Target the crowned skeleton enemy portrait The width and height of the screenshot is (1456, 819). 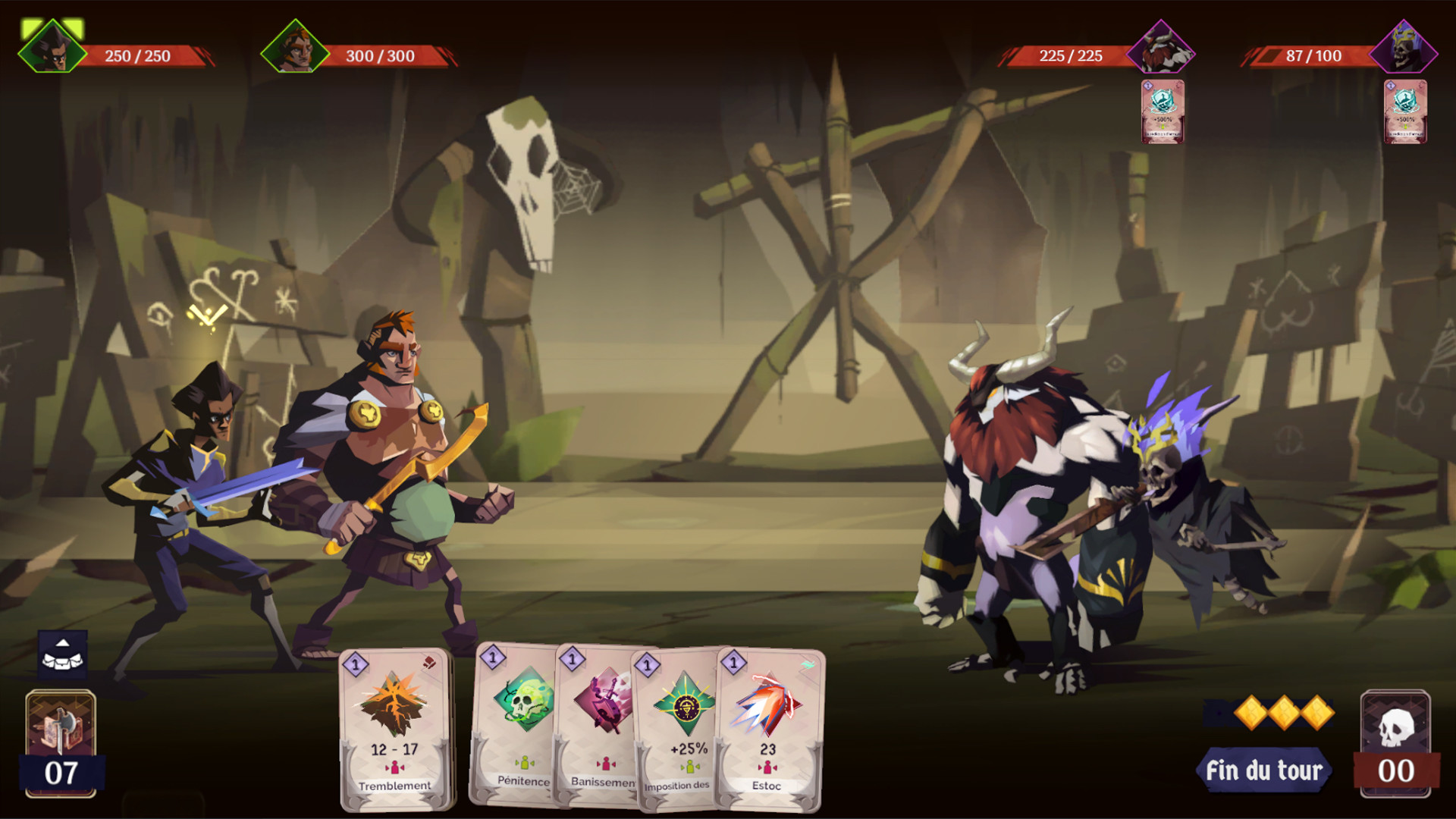click(x=1404, y=49)
